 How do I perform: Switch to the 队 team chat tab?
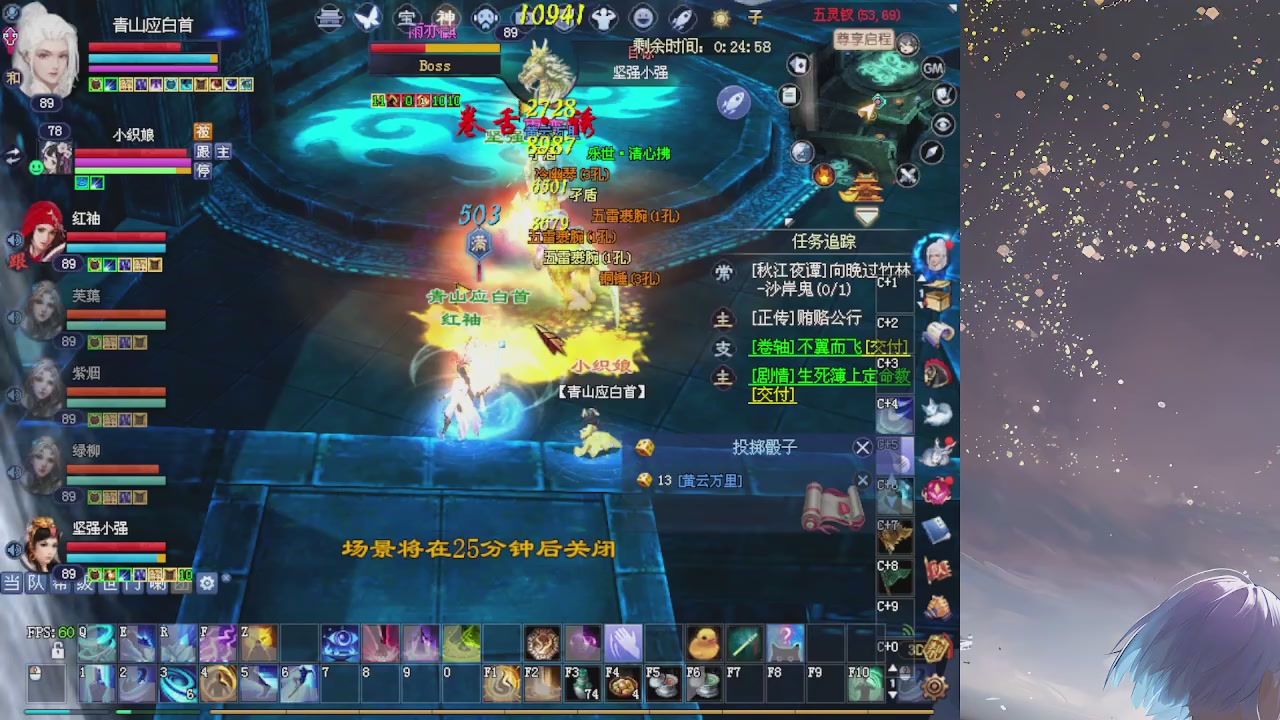(x=36, y=588)
